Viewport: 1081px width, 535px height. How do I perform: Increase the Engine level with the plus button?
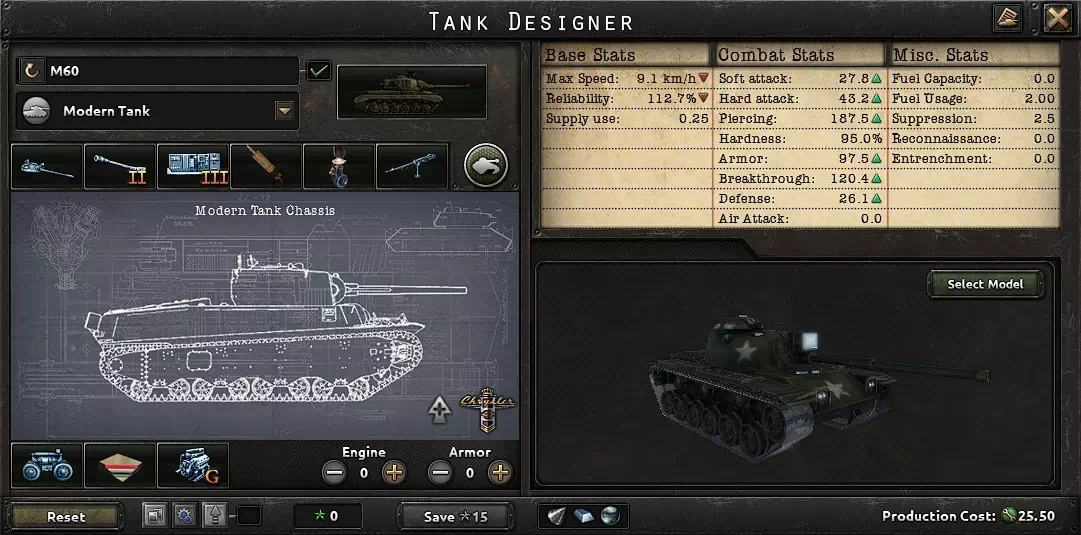(x=394, y=473)
